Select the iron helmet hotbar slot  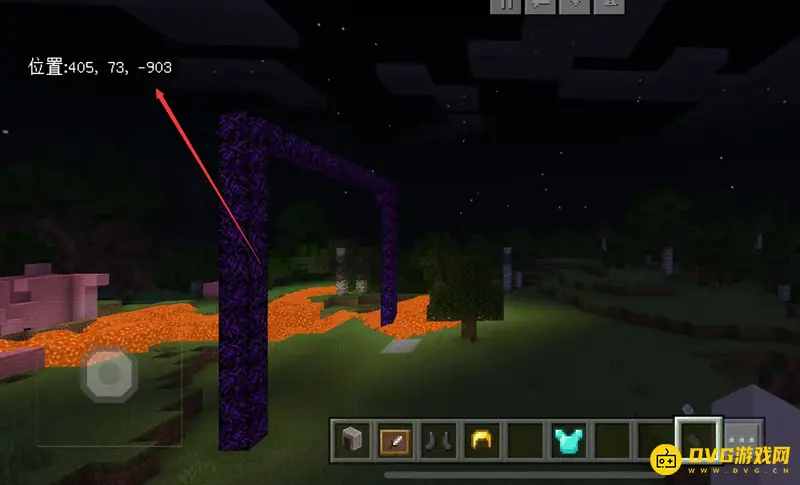[x=351, y=439]
